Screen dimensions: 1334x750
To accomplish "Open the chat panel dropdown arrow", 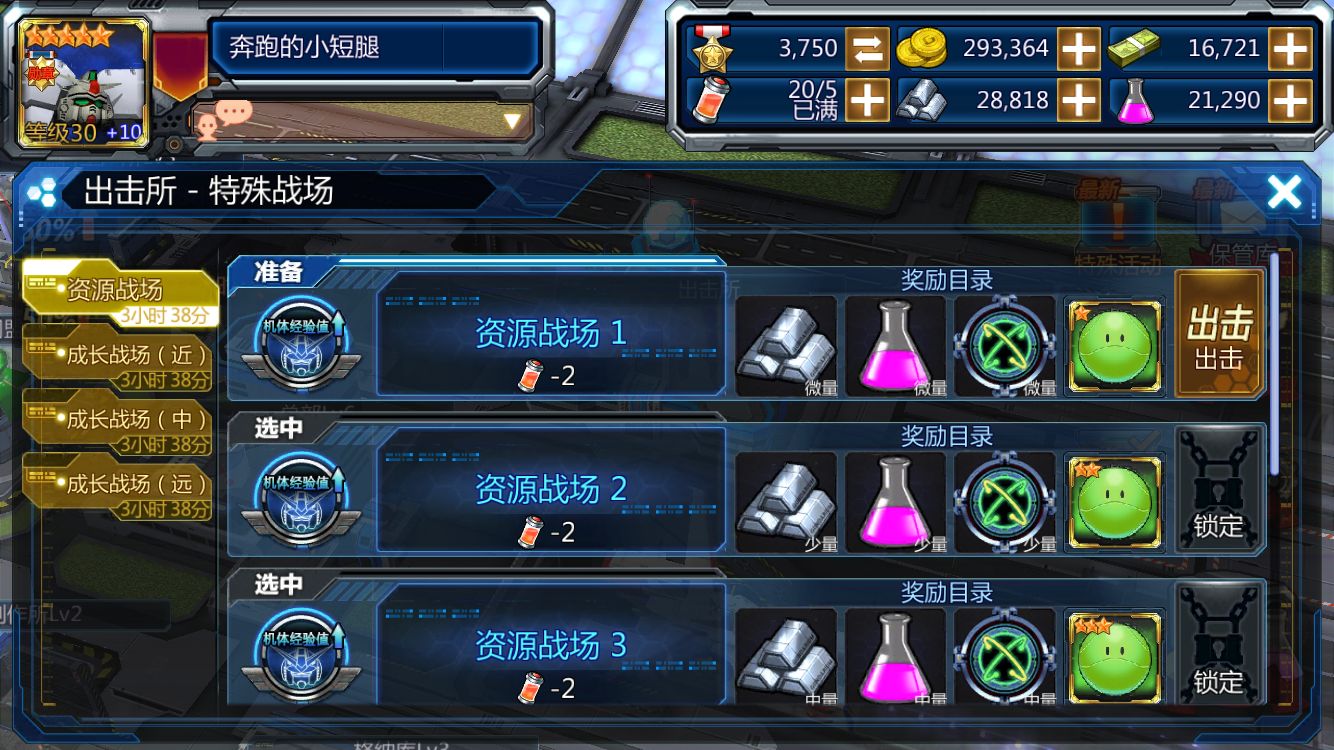I will (511, 118).
